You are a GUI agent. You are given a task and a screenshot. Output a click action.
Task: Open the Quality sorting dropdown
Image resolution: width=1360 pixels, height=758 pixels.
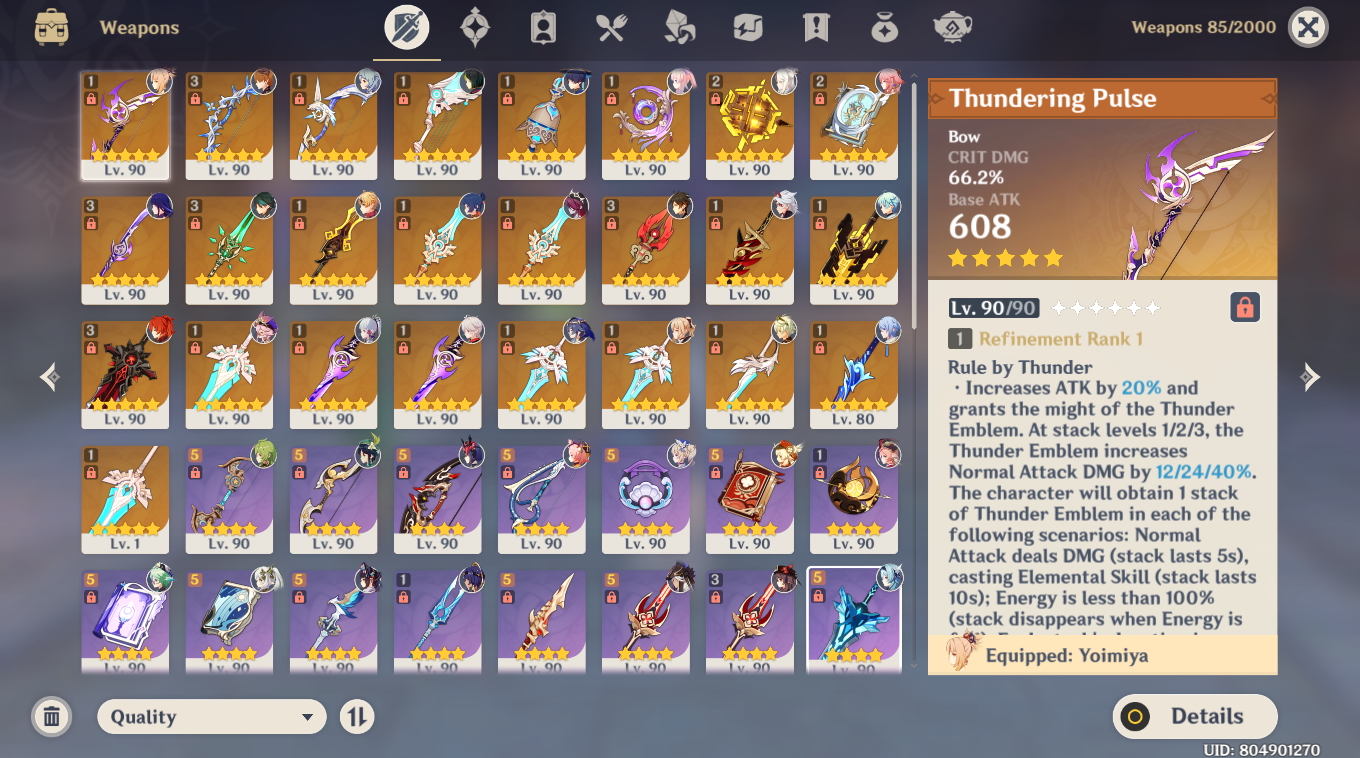coord(211,716)
